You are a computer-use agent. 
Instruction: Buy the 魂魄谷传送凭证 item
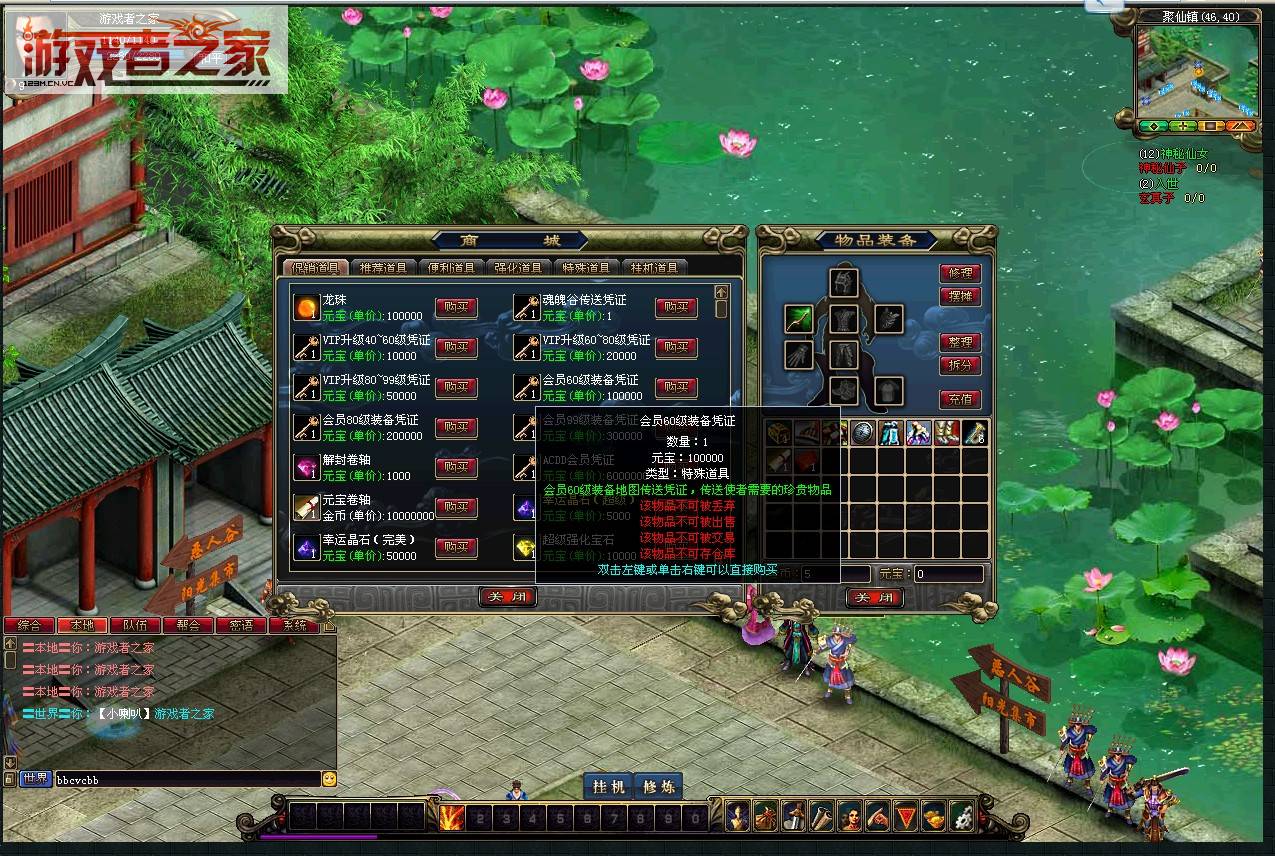point(676,307)
